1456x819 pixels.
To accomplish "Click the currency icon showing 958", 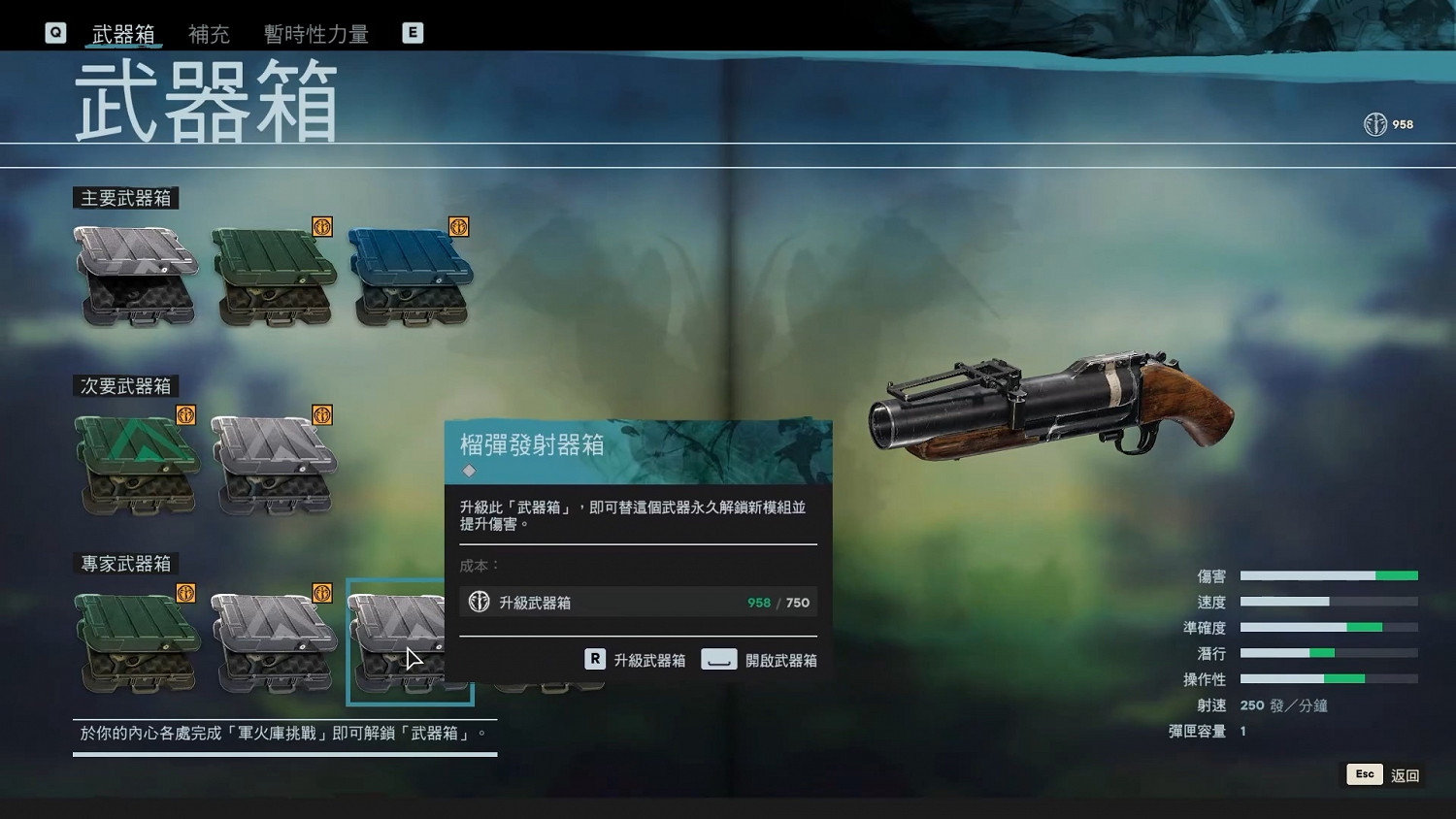I will 1375,124.
